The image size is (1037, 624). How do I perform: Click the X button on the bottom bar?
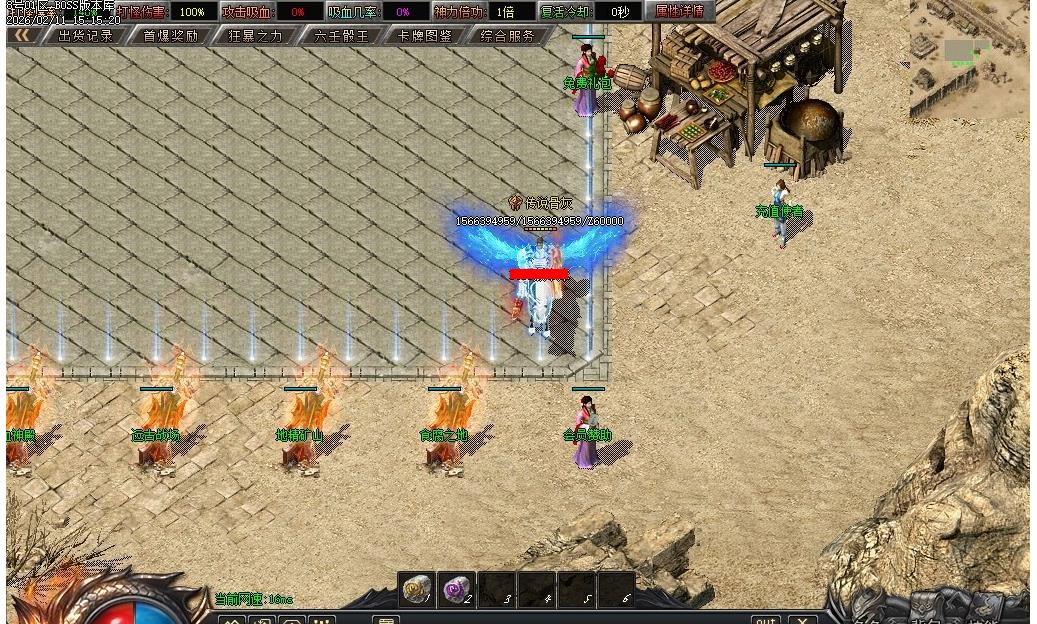(x=803, y=619)
